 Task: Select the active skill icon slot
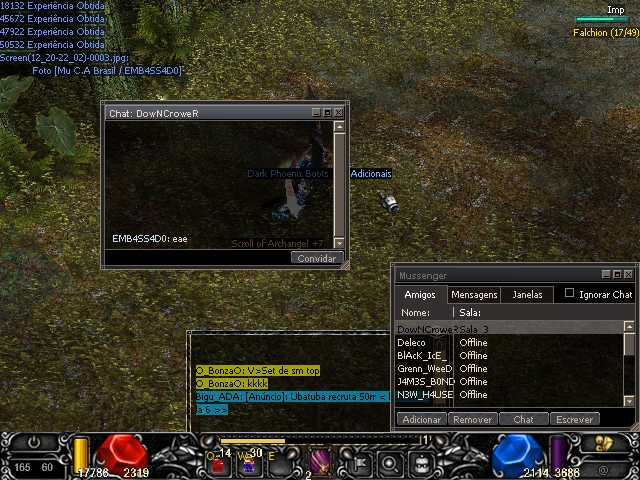pos(322,461)
